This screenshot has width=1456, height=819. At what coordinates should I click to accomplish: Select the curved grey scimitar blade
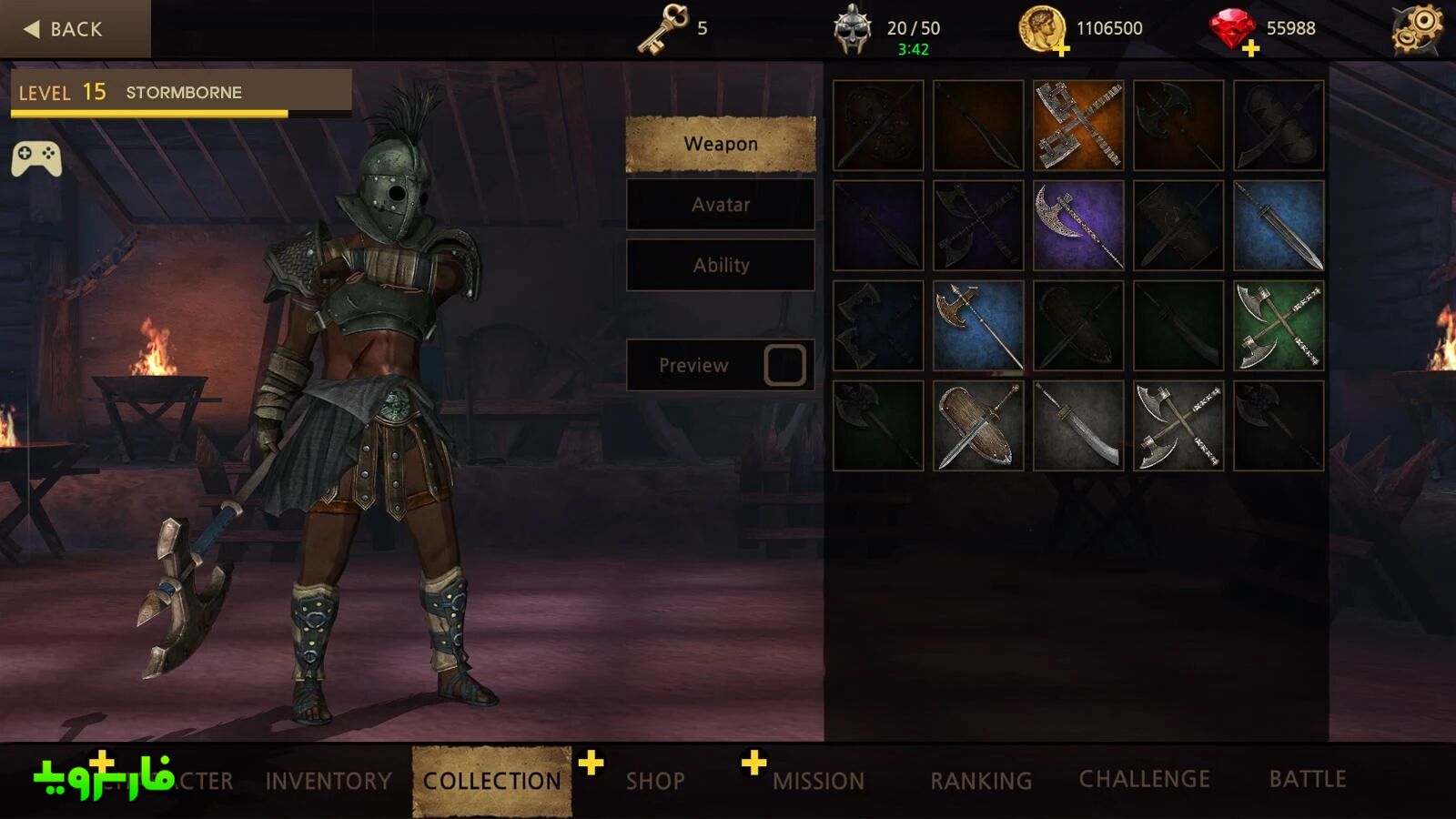coord(1078,426)
